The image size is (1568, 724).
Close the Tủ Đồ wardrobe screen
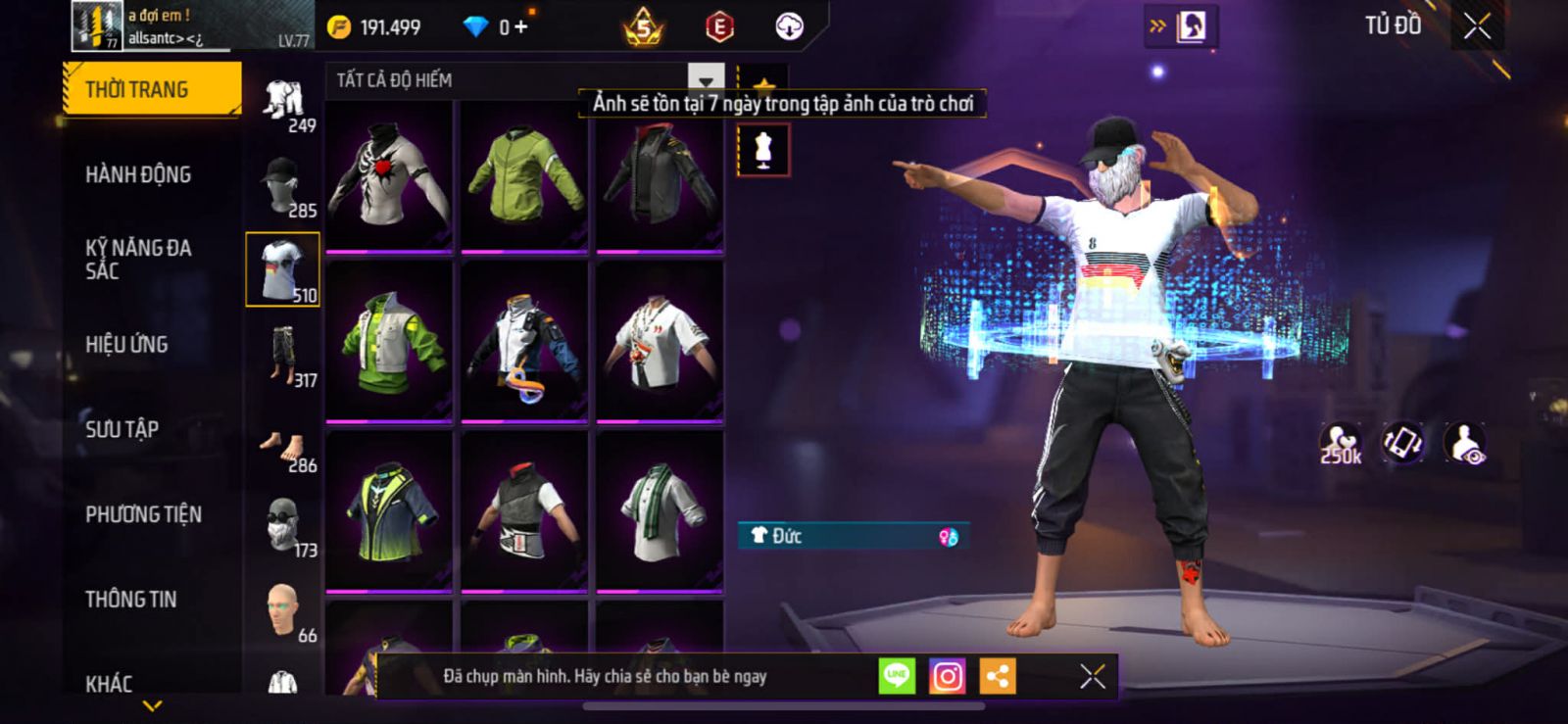pos(1477,26)
